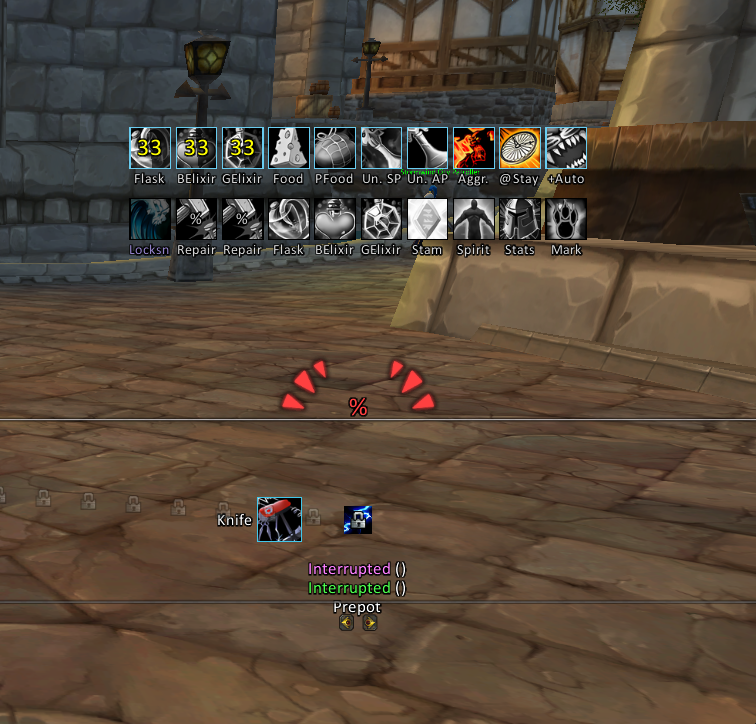Cast the Stam buff

pos(427,219)
